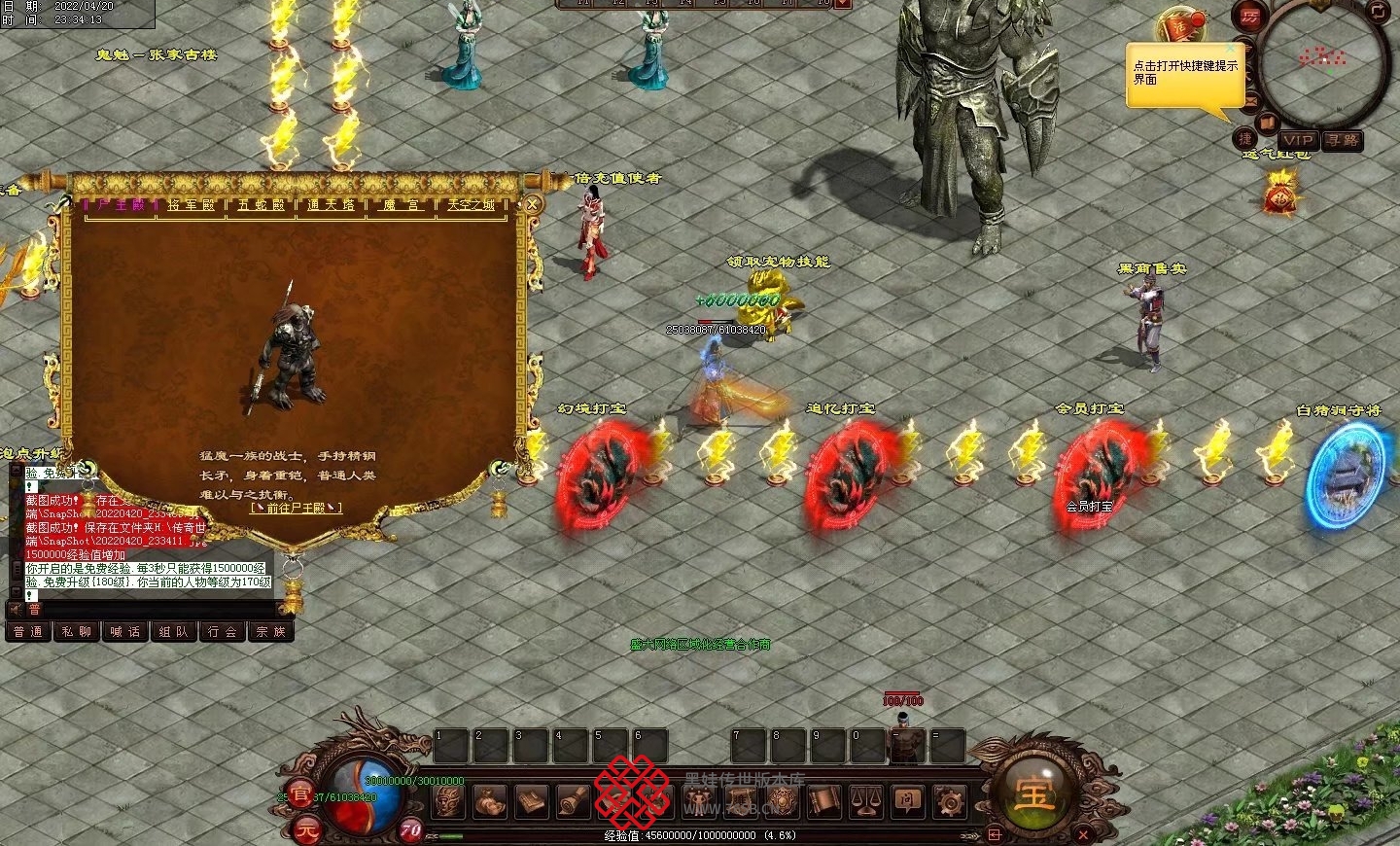1400x846 pixels.
Task: Click the 前往尸王殿 teleport link
Action: [x=296, y=509]
